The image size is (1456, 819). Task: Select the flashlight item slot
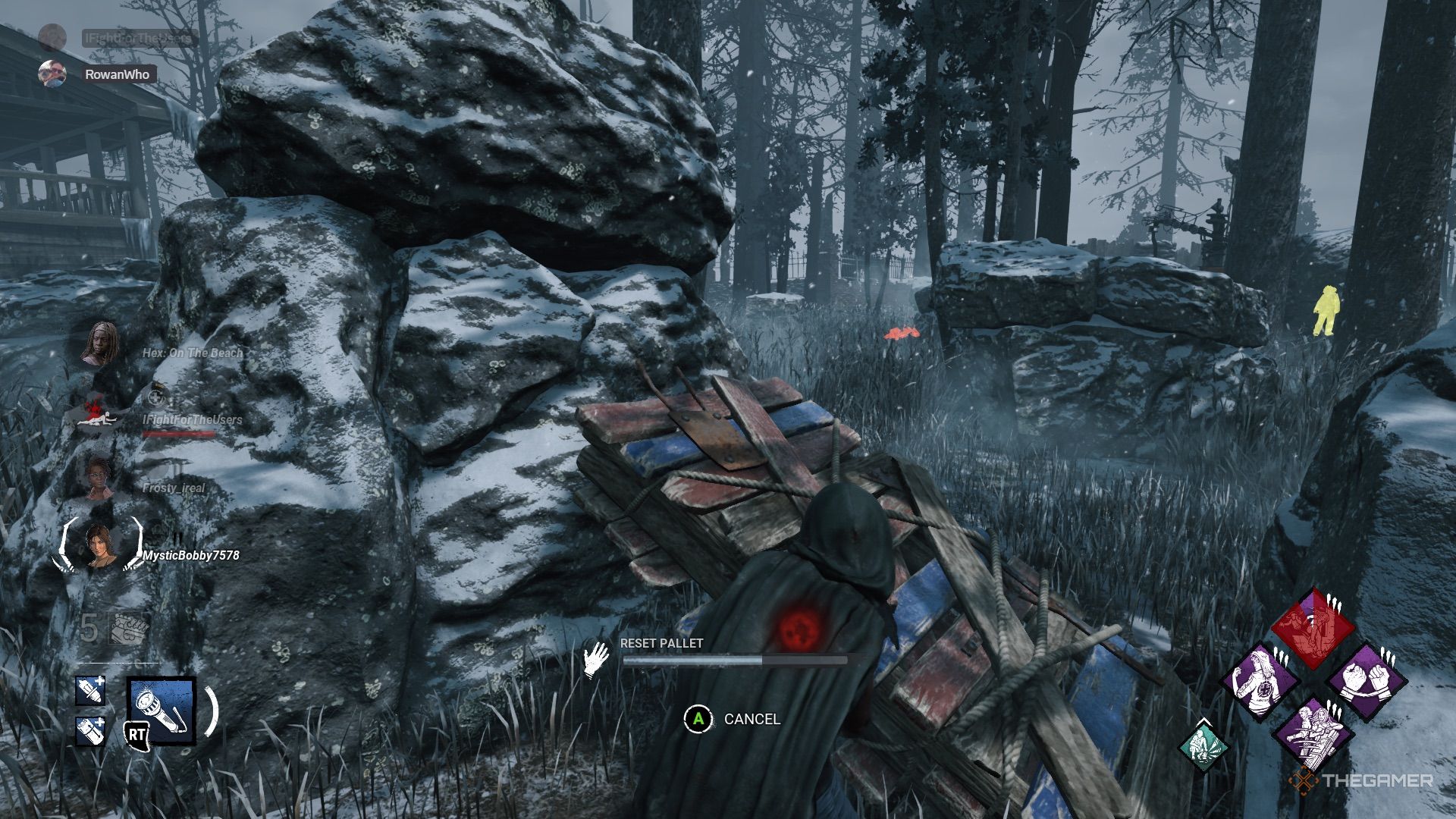[161, 709]
